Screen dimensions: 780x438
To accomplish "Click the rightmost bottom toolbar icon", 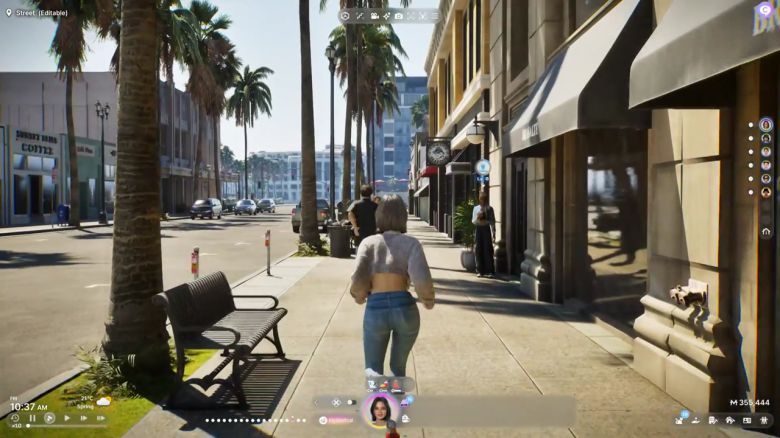I will click(x=763, y=421).
